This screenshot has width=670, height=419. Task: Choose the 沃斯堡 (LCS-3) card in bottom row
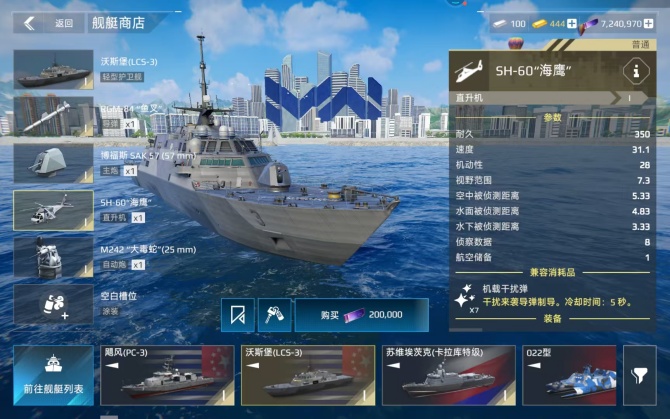coord(305,375)
